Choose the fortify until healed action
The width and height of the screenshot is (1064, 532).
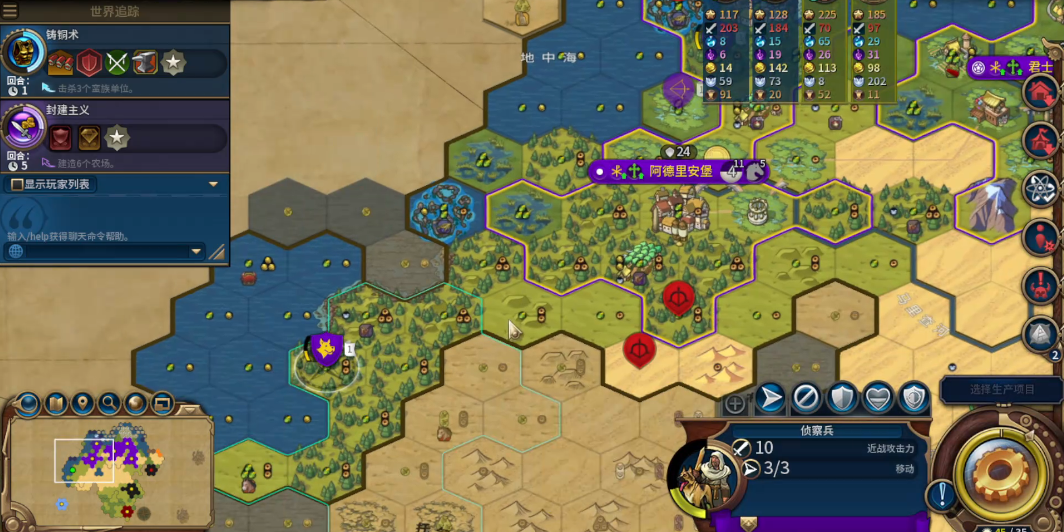point(878,398)
